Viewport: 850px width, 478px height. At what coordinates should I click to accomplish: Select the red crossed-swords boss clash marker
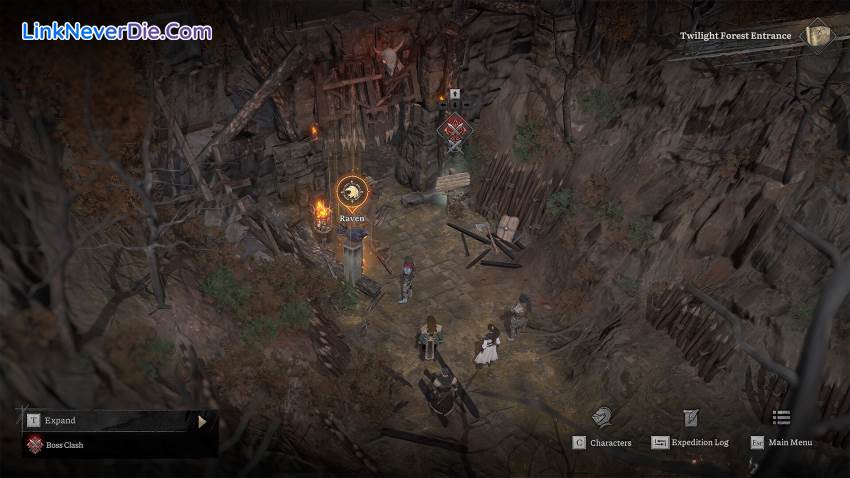tap(455, 127)
